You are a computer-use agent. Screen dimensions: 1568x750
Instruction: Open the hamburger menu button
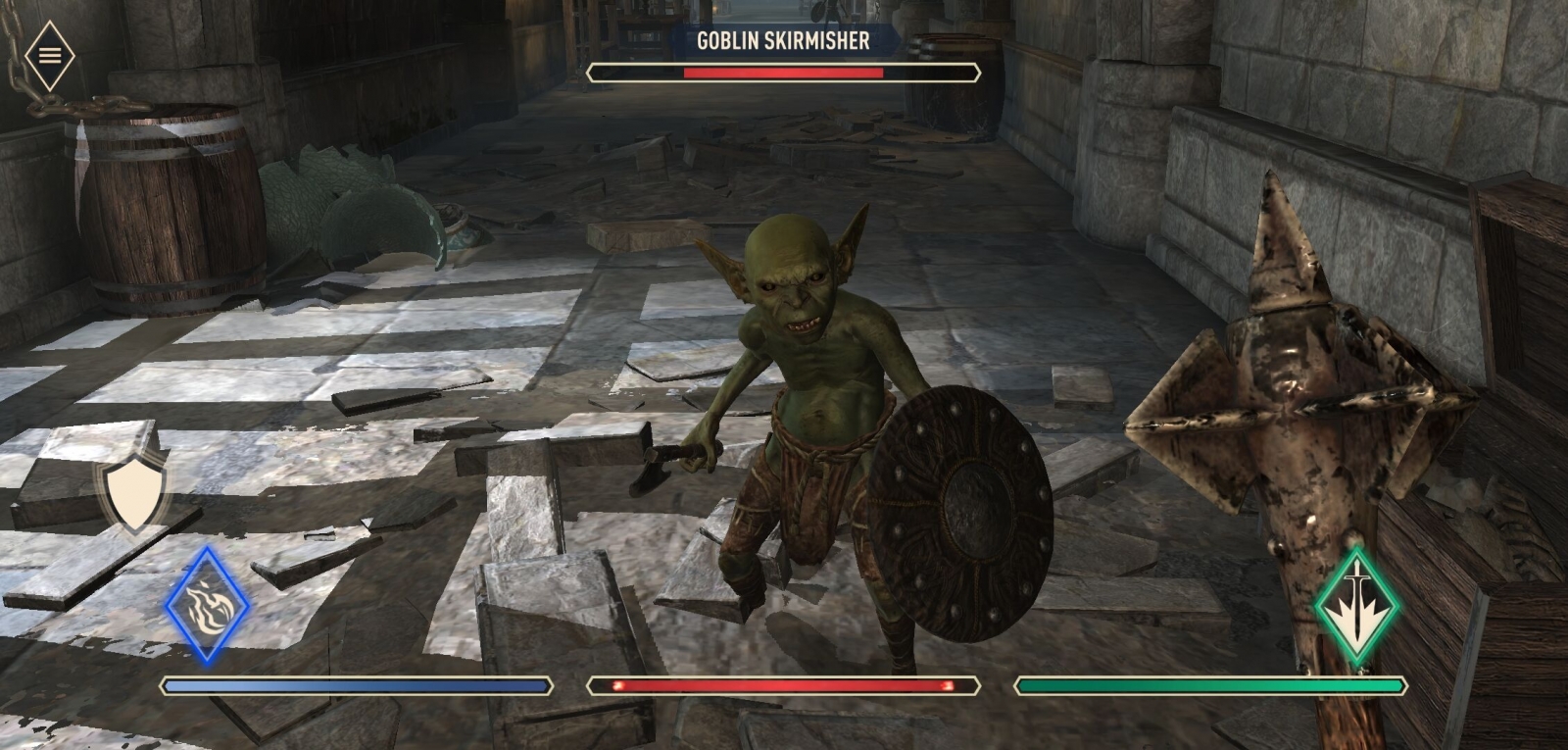[49, 56]
